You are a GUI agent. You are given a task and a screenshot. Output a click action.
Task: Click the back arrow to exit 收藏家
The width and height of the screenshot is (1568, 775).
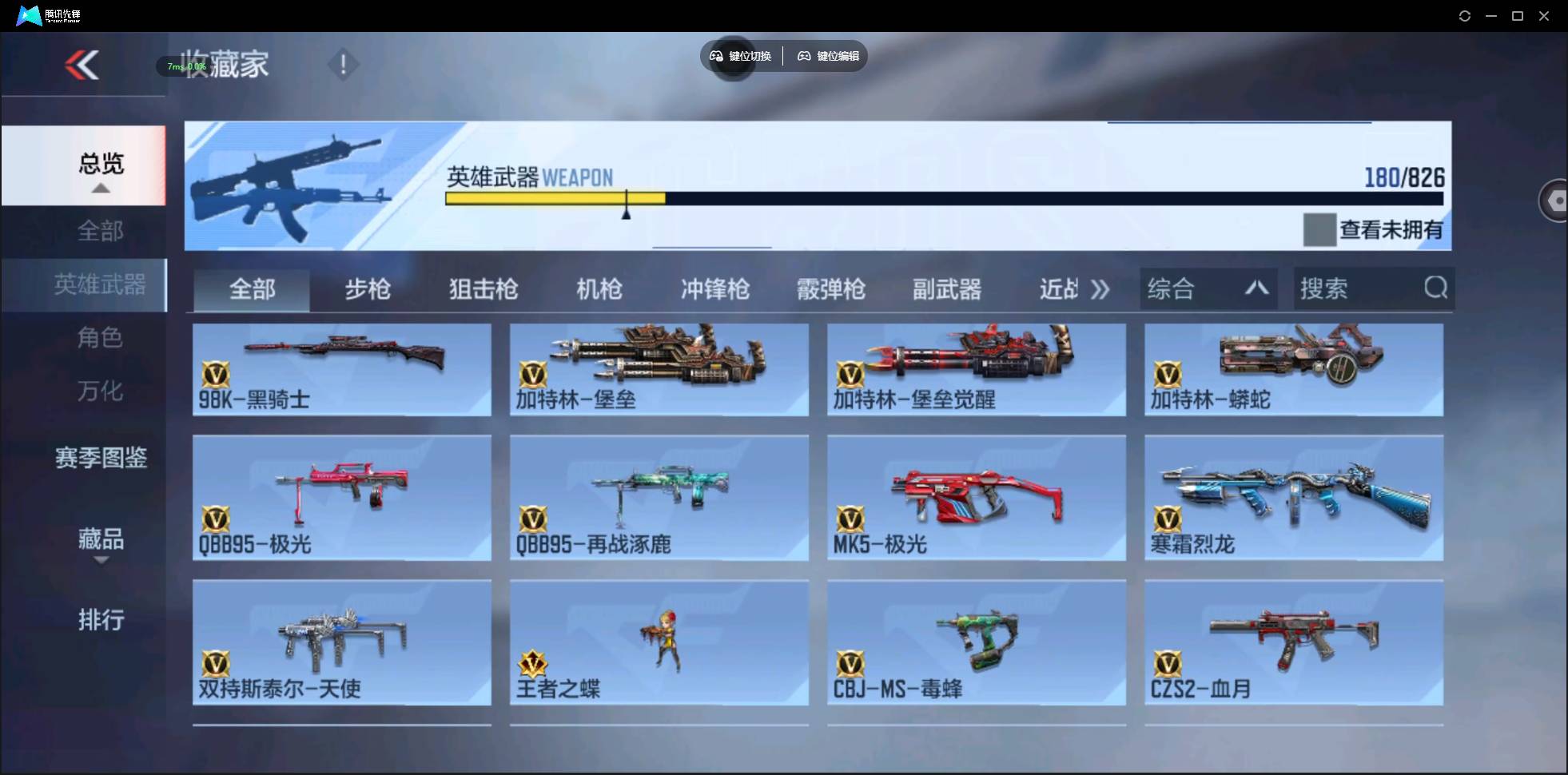82,65
